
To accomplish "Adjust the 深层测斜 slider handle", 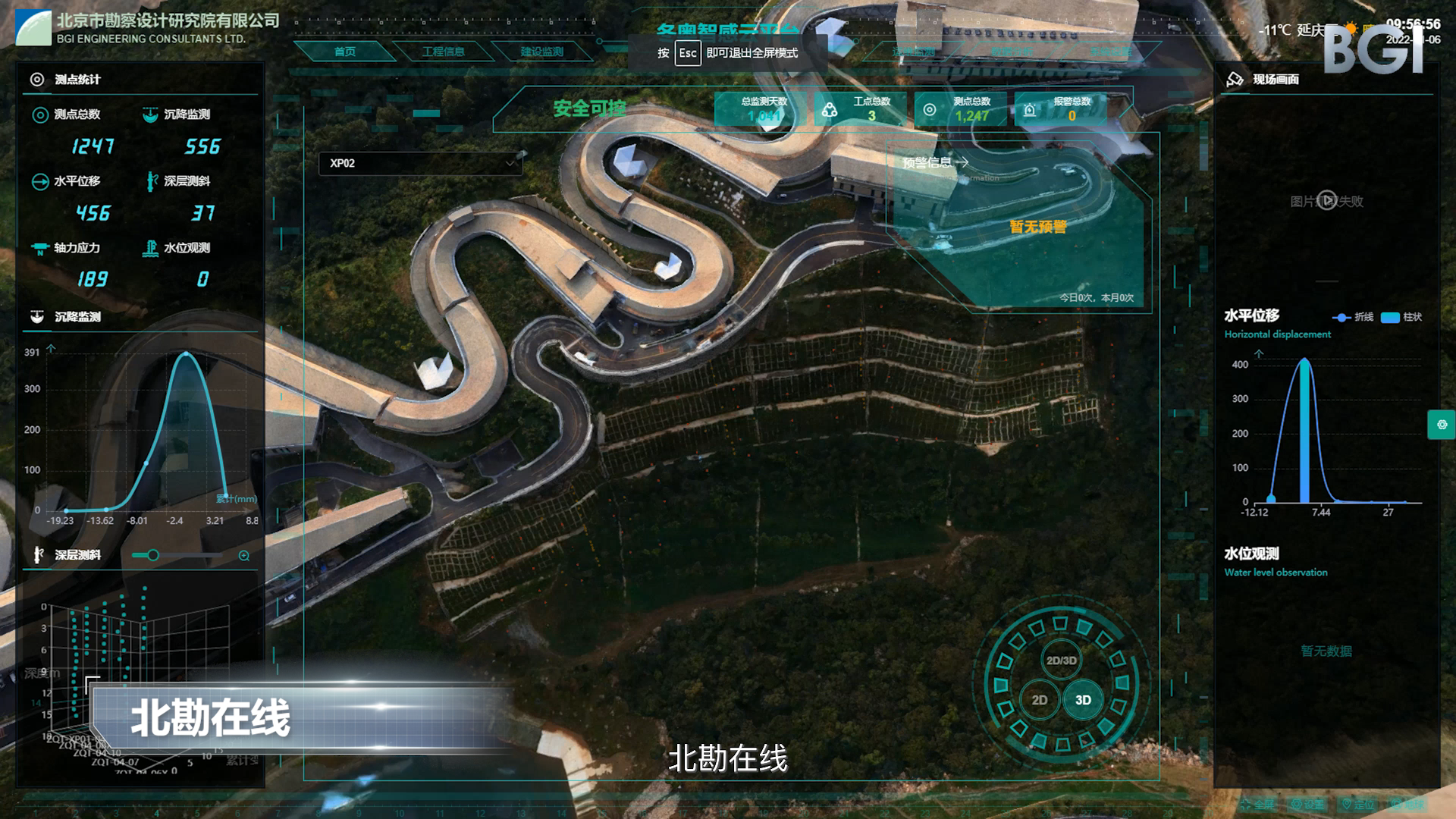I will 153,555.
